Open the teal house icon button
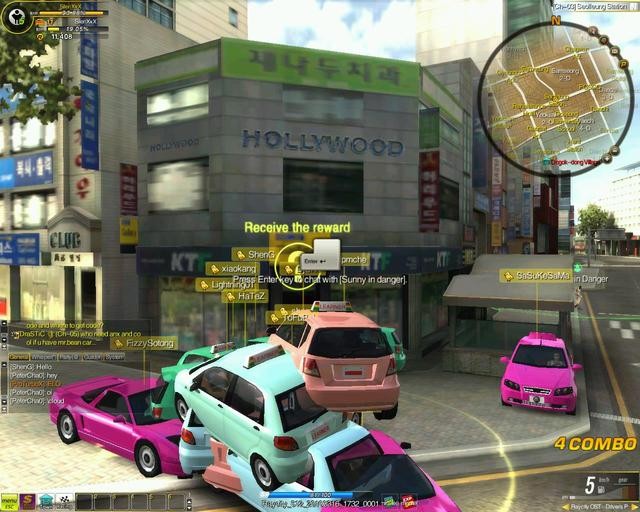Screen dimensions: 640x512 coord(47,500)
